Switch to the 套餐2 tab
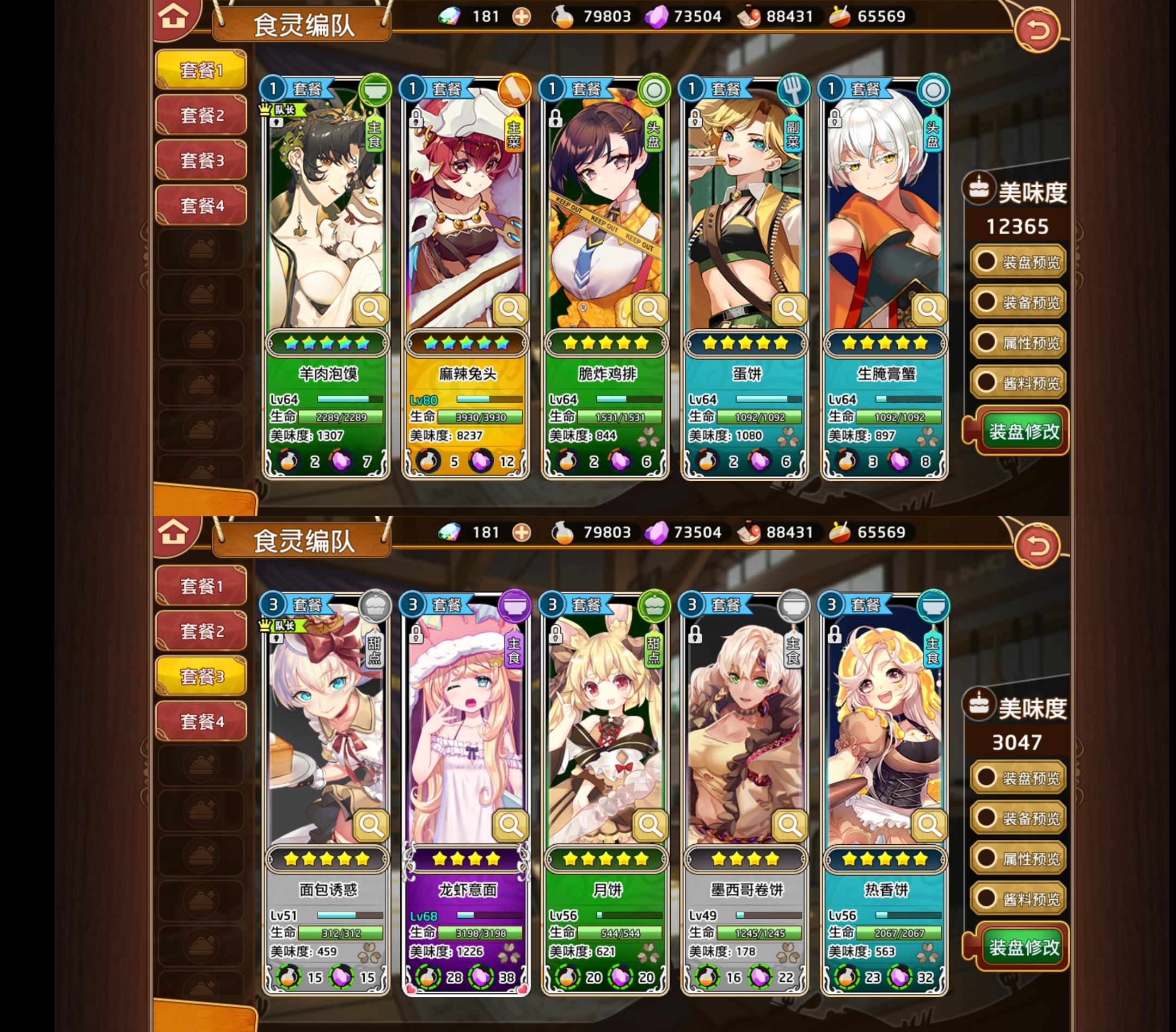 tap(200, 115)
